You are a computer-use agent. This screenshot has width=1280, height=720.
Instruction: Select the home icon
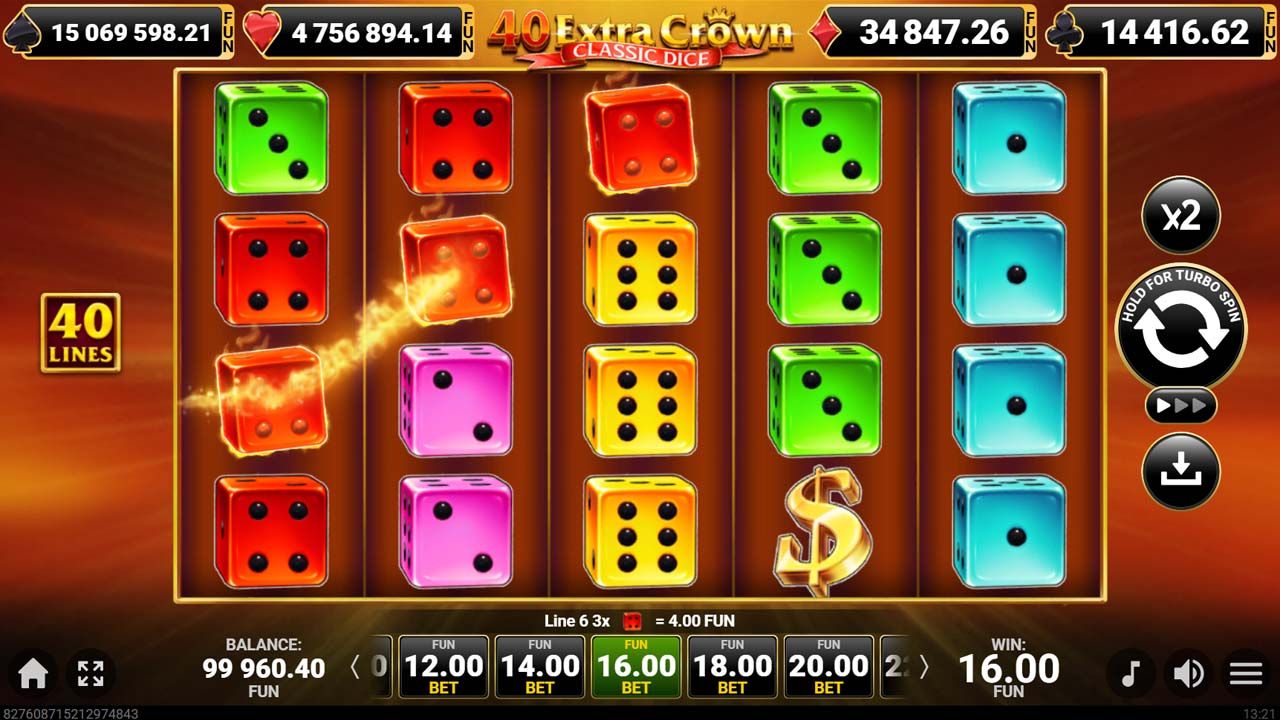coord(30,674)
